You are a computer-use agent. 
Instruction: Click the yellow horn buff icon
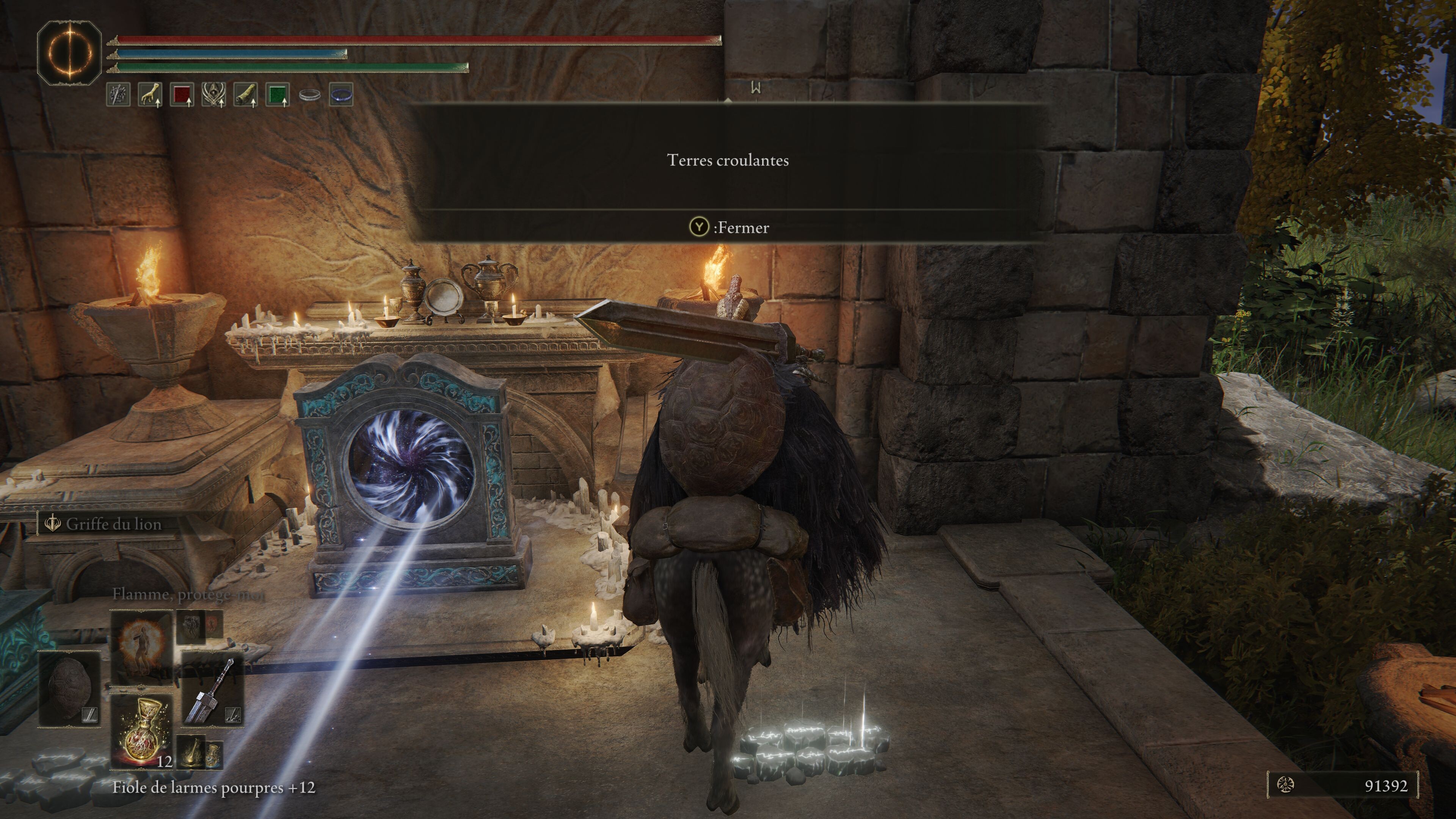click(245, 94)
